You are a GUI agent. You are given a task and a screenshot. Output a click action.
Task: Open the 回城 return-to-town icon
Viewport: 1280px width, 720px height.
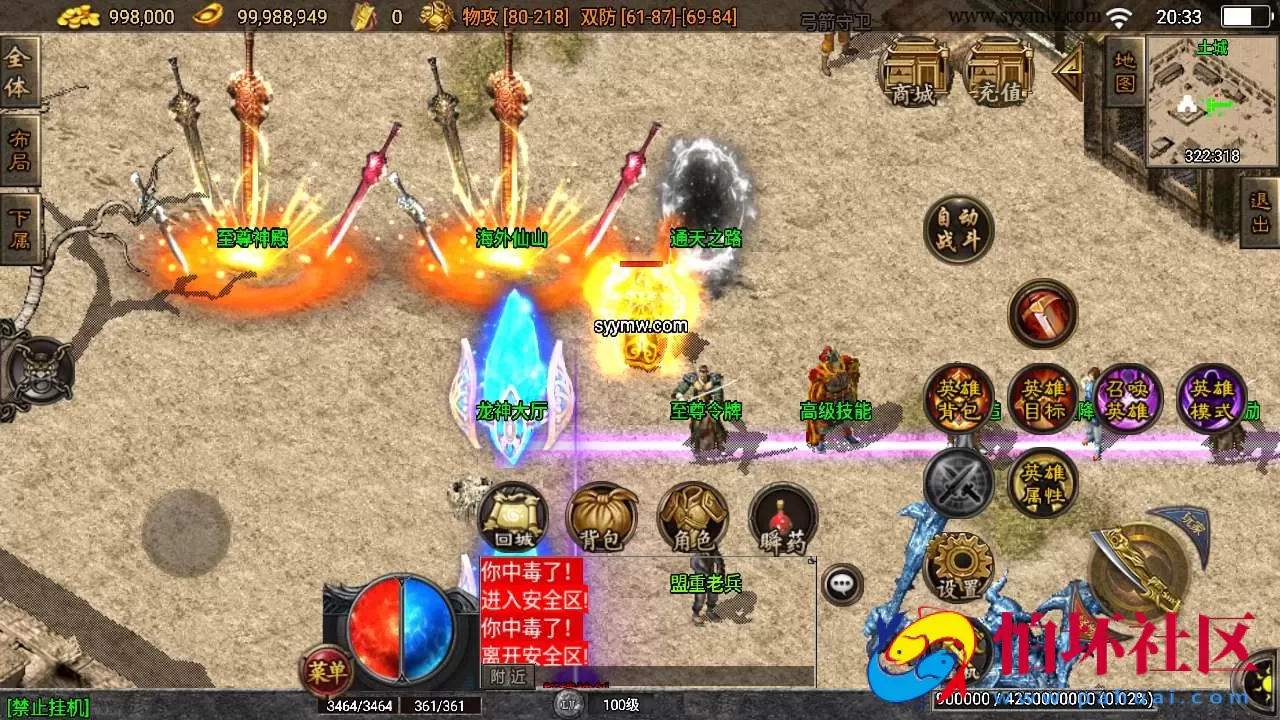coord(511,518)
